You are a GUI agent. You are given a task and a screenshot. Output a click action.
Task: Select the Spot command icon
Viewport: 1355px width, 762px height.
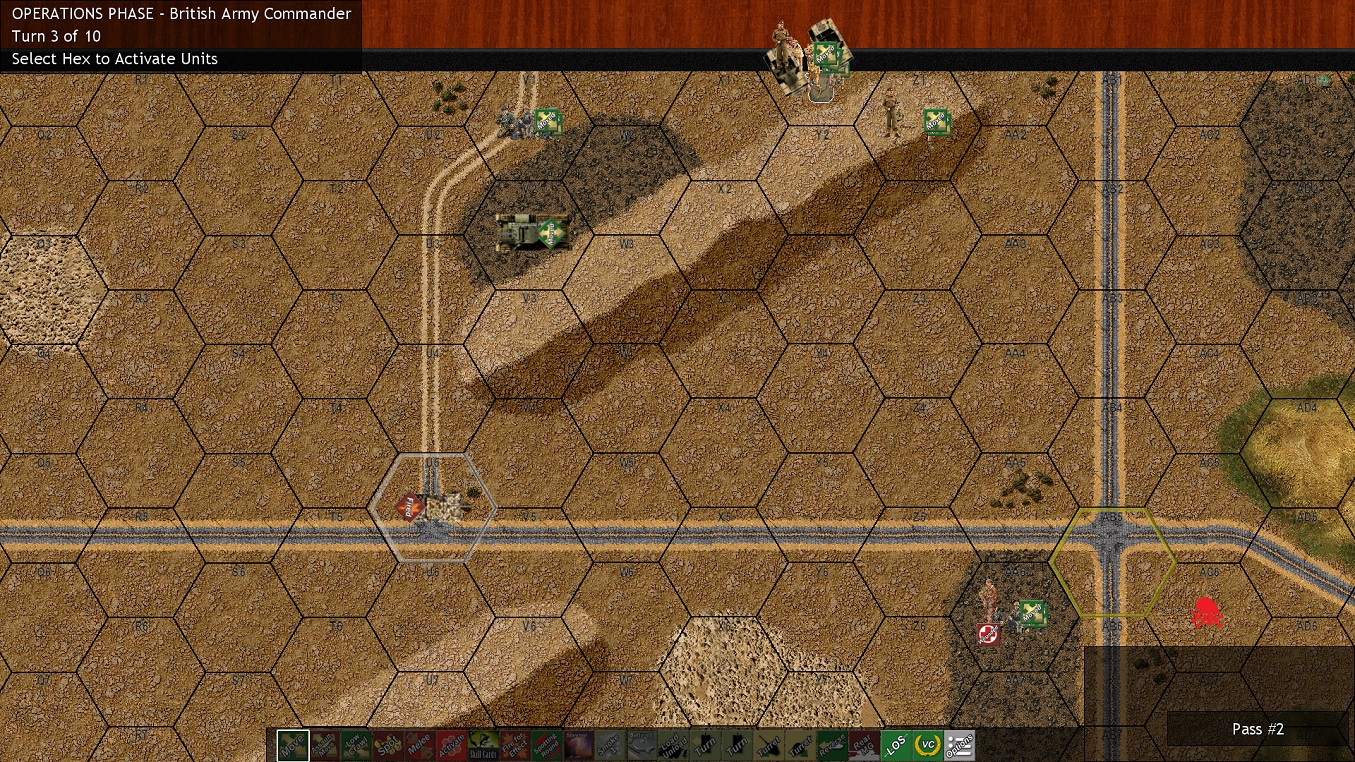click(x=388, y=746)
